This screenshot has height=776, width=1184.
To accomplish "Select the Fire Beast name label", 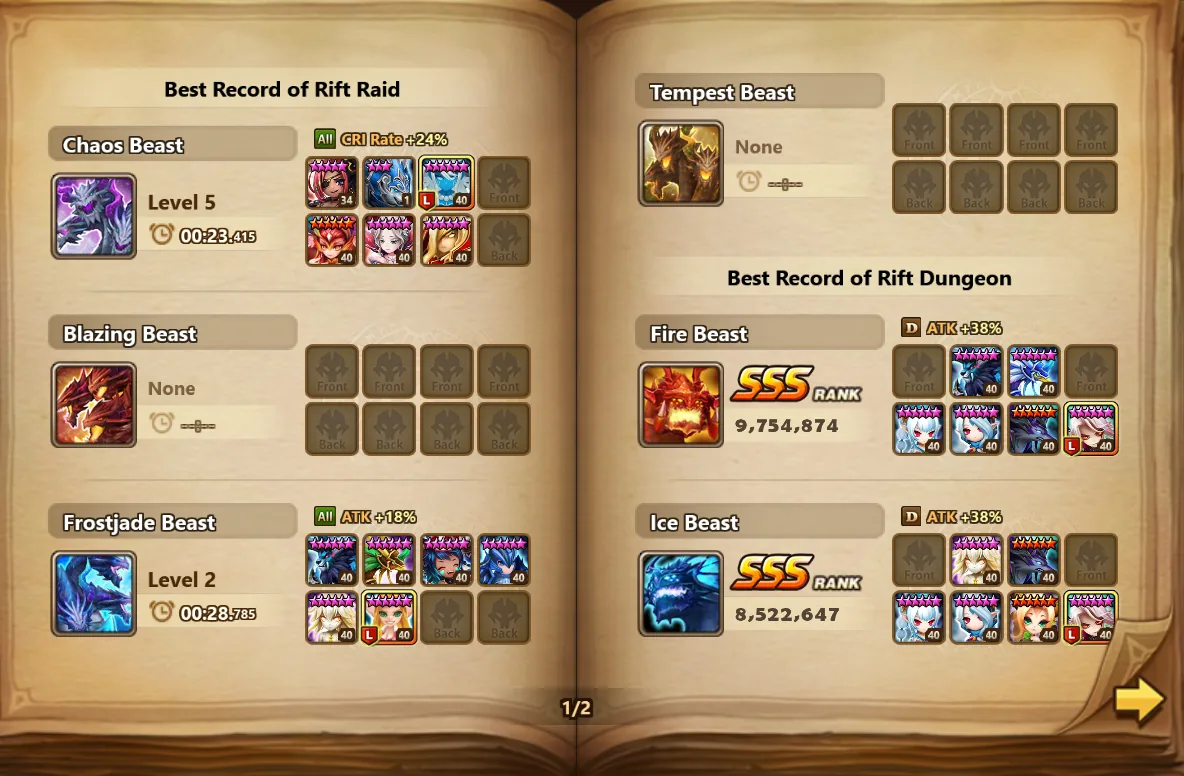I will [x=699, y=334].
